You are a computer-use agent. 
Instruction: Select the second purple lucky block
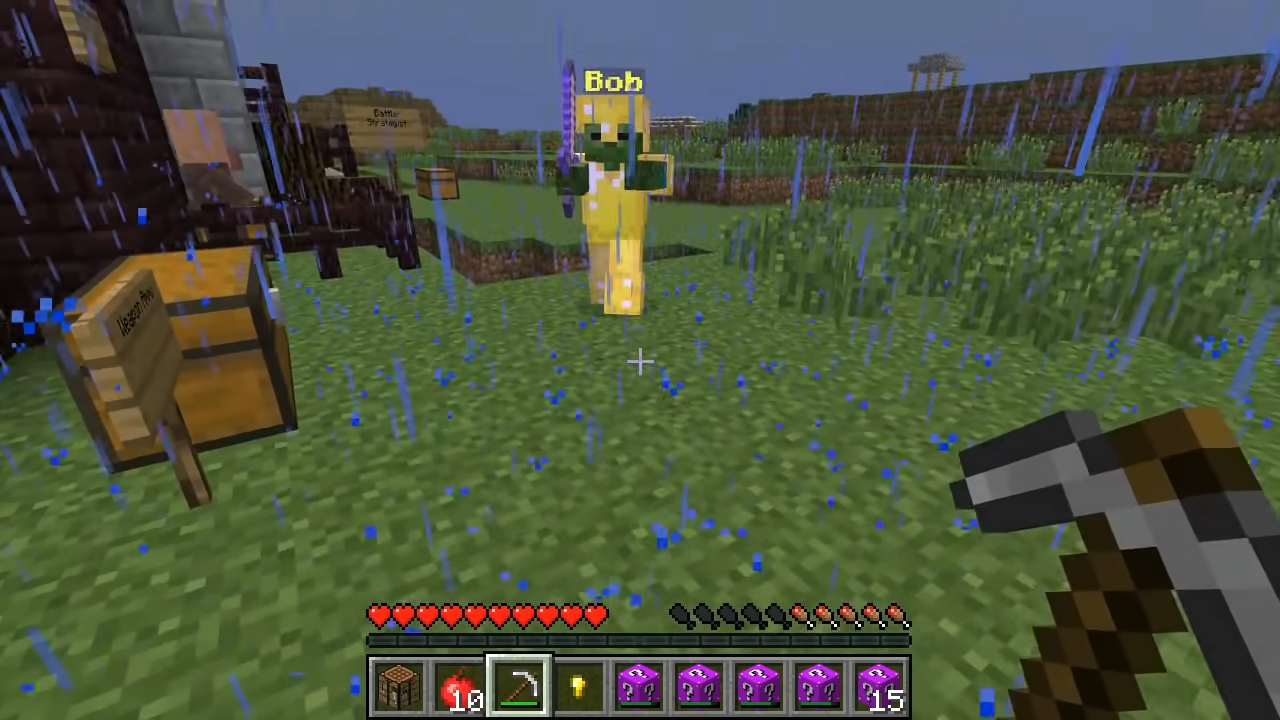(698, 685)
